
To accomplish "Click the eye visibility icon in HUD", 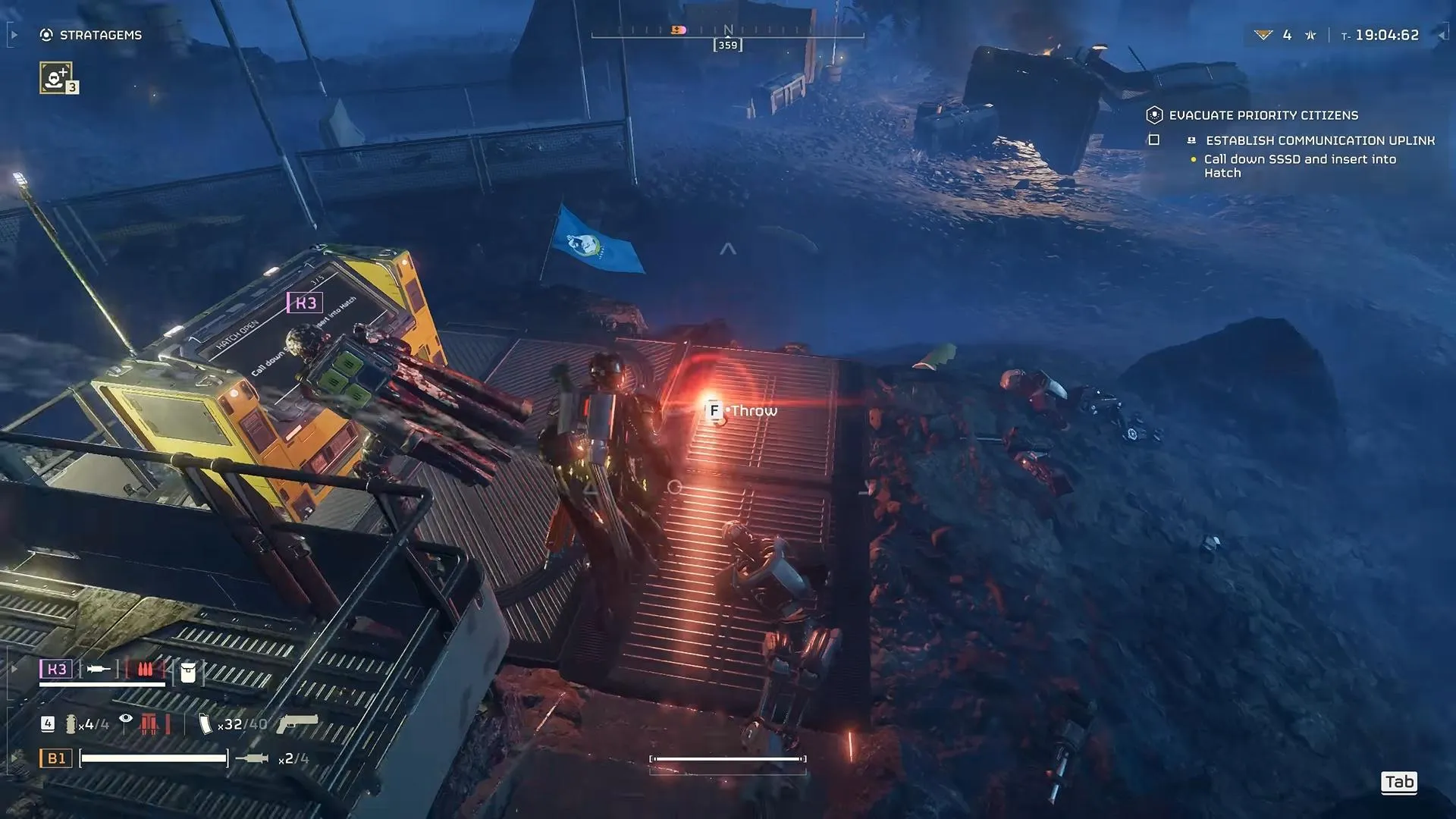I will point(126,719).
